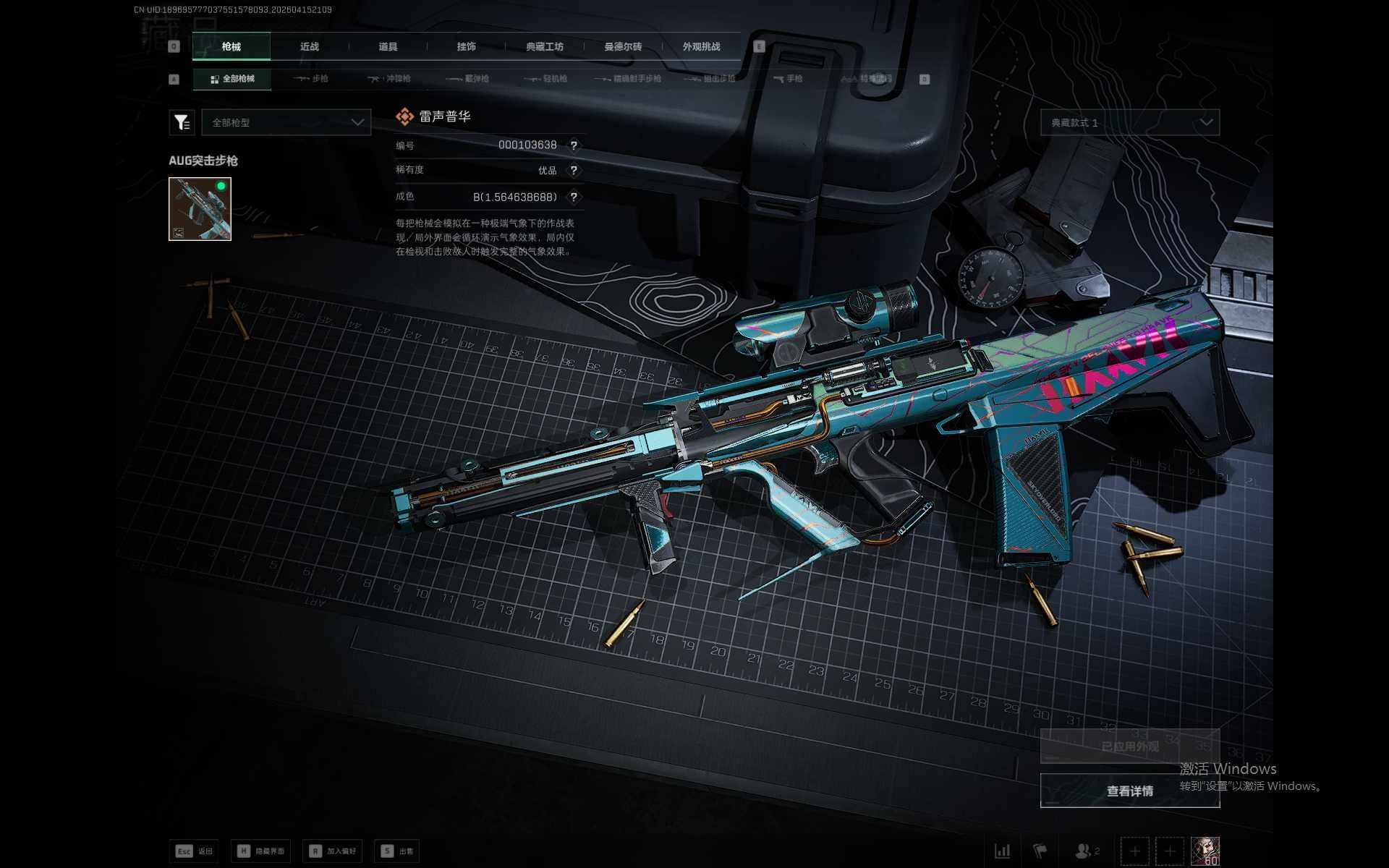Show help for the 稀有度 rarity

pyautogui.click(x=574, y=171)
